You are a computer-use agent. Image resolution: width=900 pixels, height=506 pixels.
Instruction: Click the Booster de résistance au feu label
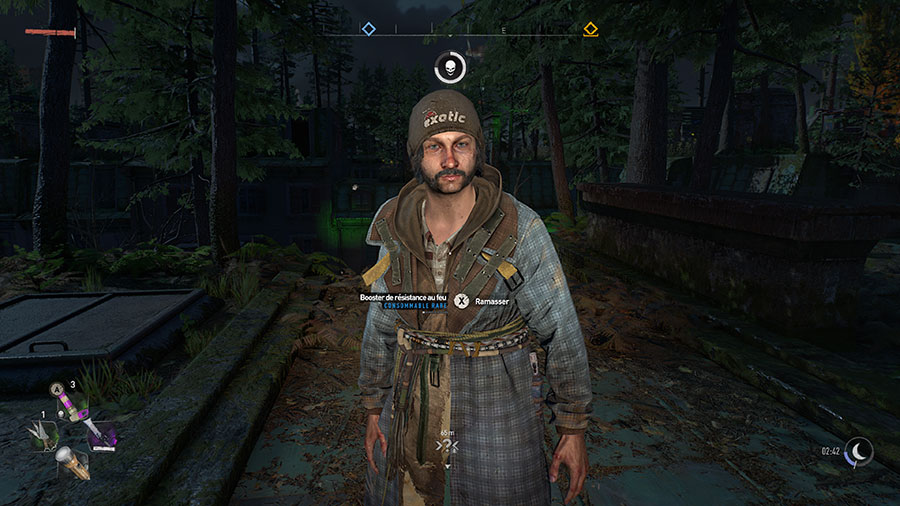click(x=404, y=297)
